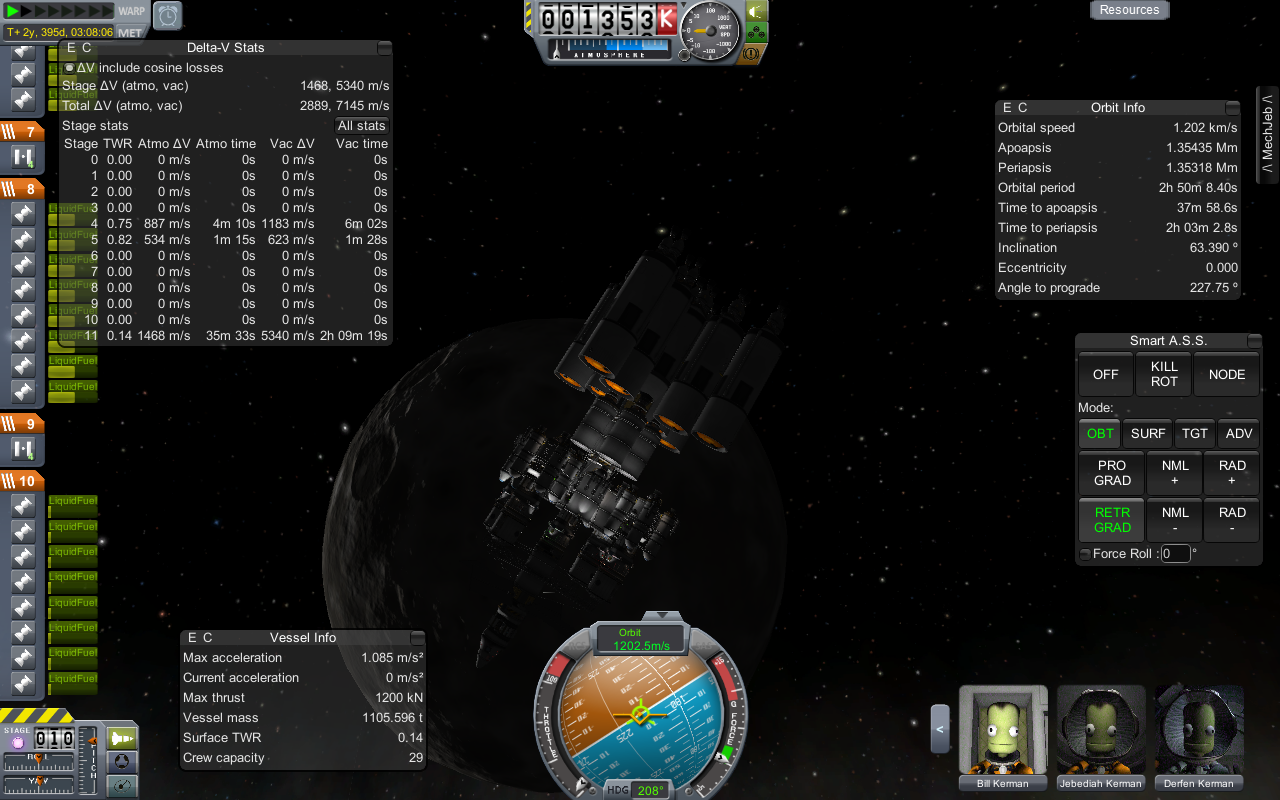Click the All stats button
Image resolution: width=1280 pixels, height=800 pixels.
point(361,125)
